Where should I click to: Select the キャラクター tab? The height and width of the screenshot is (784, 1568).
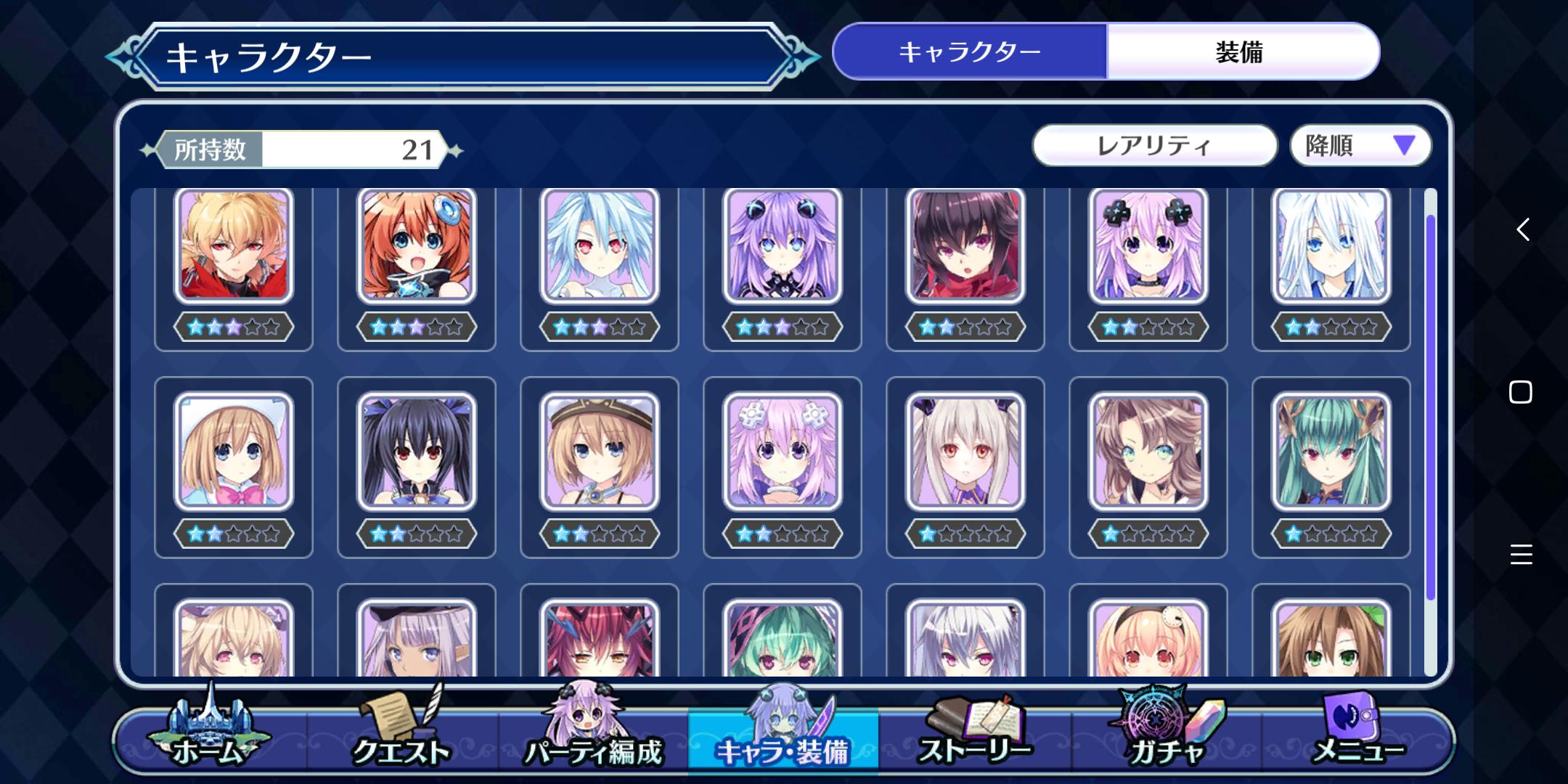click(970, 52)
